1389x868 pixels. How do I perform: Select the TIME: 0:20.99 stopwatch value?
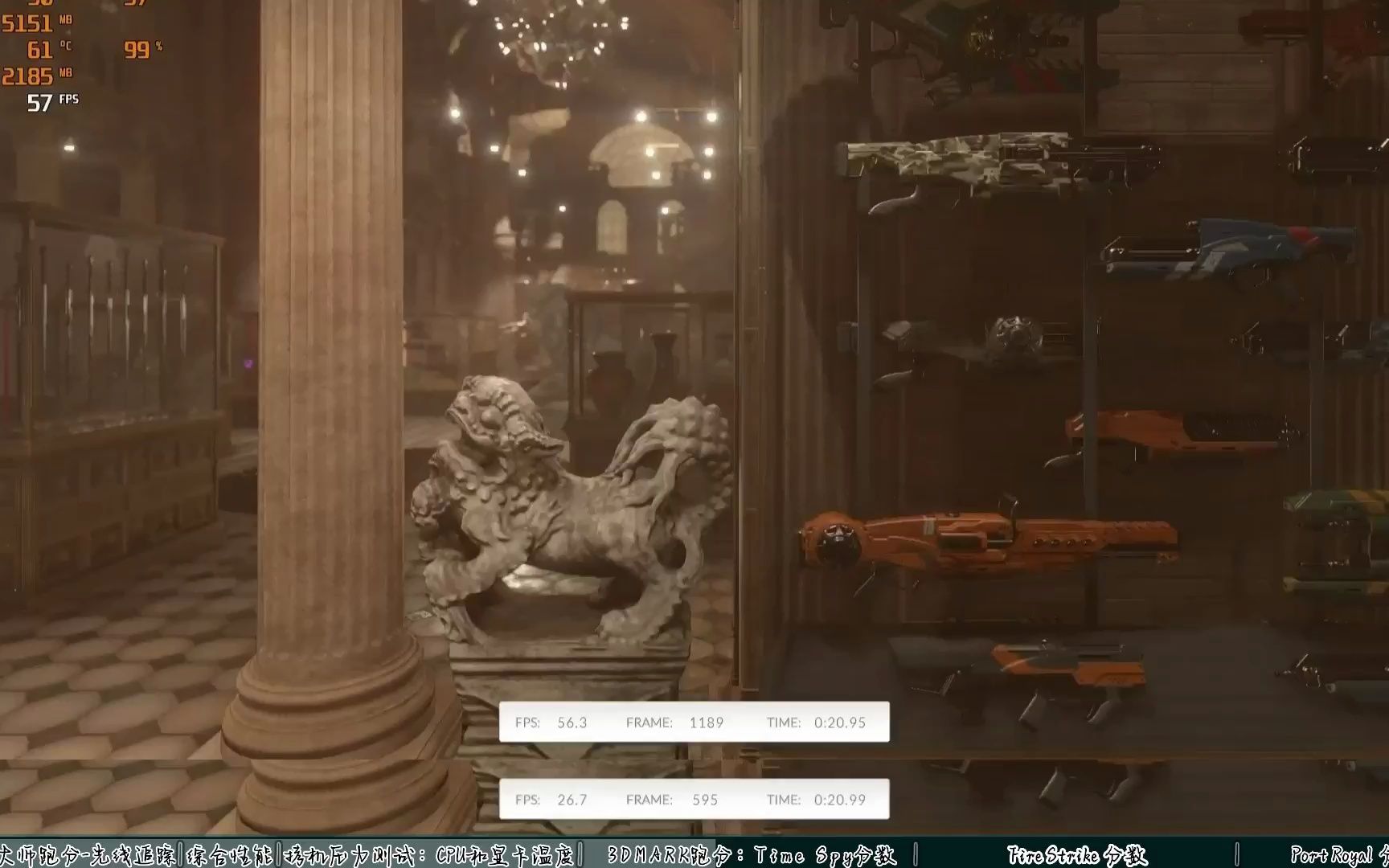[816, 800]
